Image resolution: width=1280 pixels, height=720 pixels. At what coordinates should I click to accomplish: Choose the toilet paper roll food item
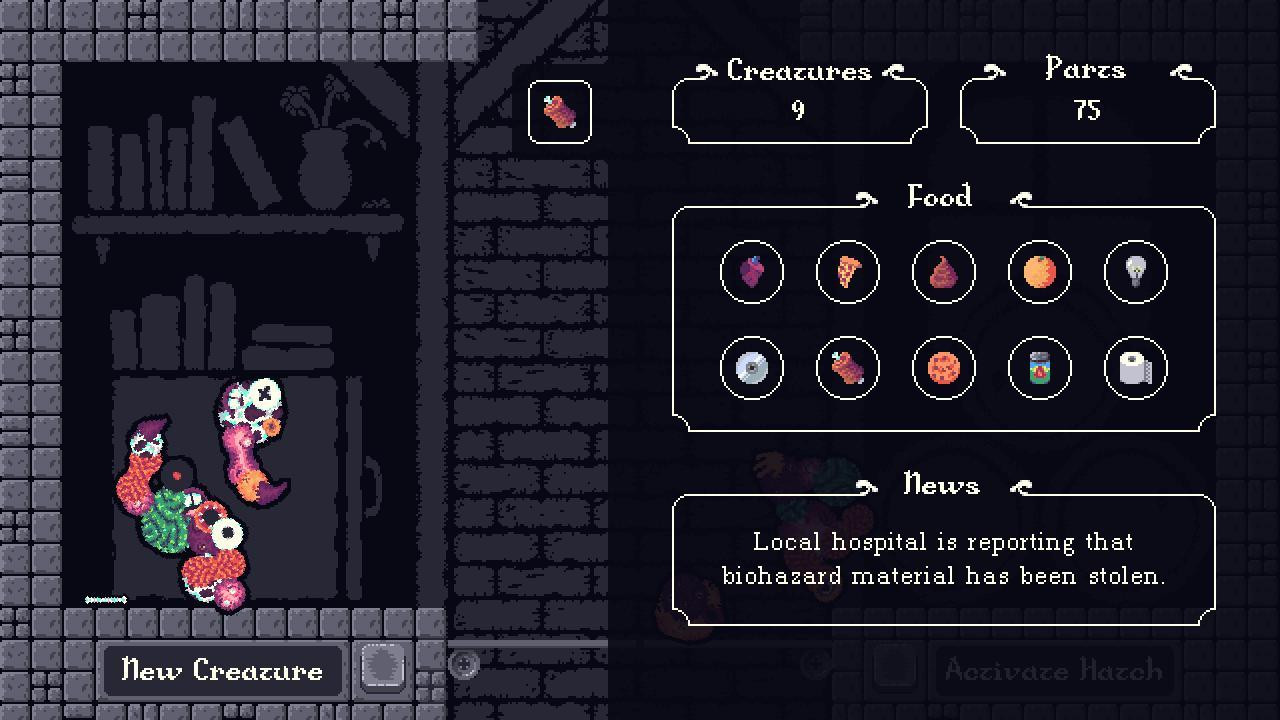1135,368
